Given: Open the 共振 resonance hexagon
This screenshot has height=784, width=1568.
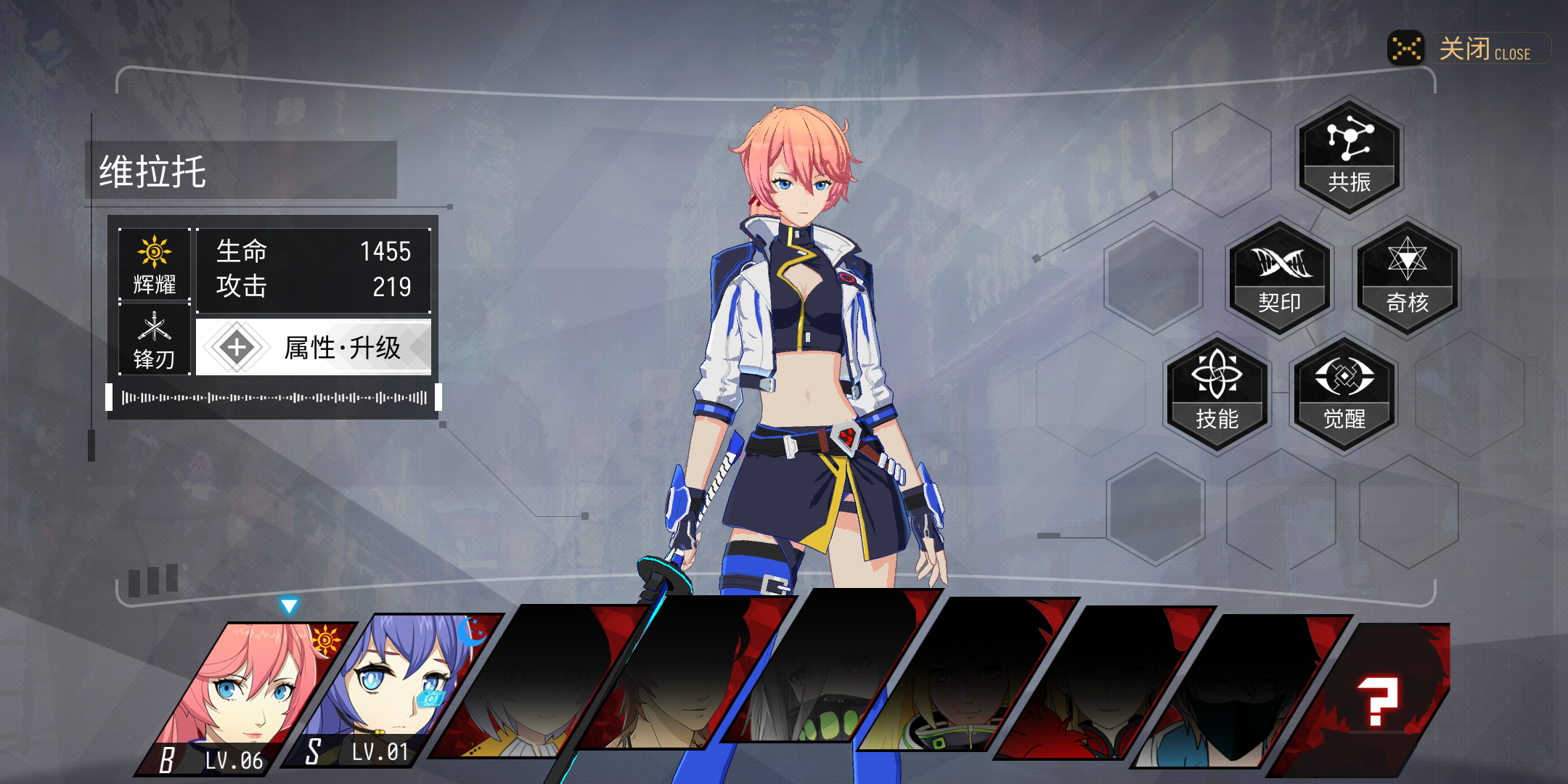Looking at the screenshot, I should [x=1349, y=156].
